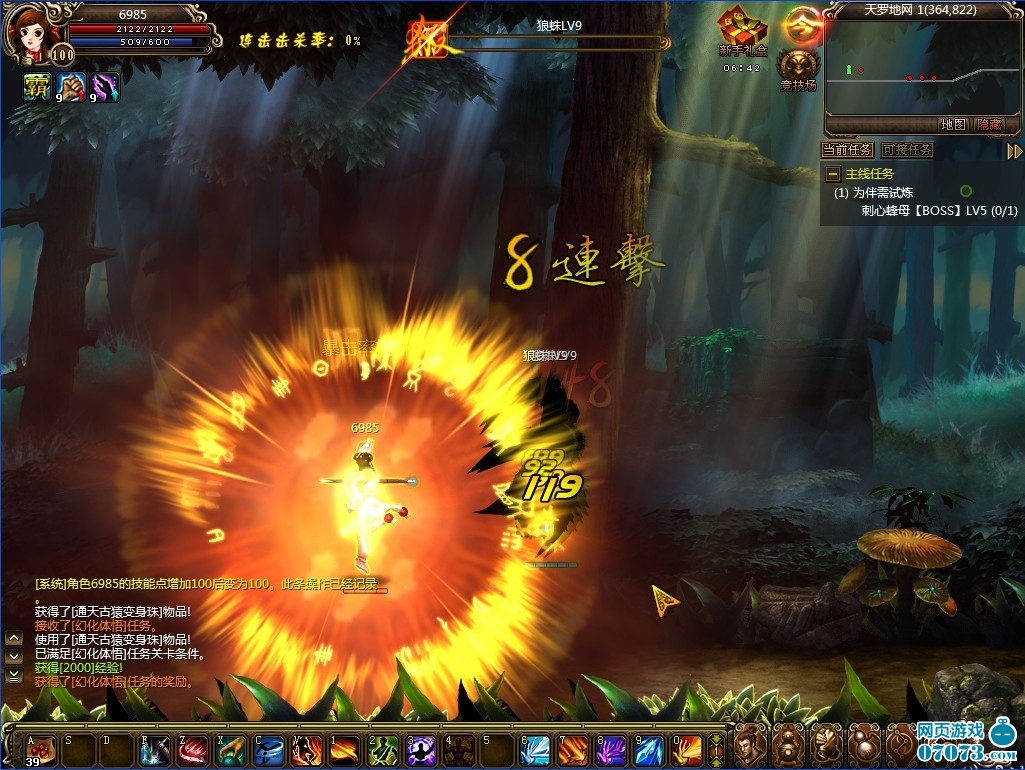
Task: Click the purple hand buff icon
Action: tap(104, 87)
